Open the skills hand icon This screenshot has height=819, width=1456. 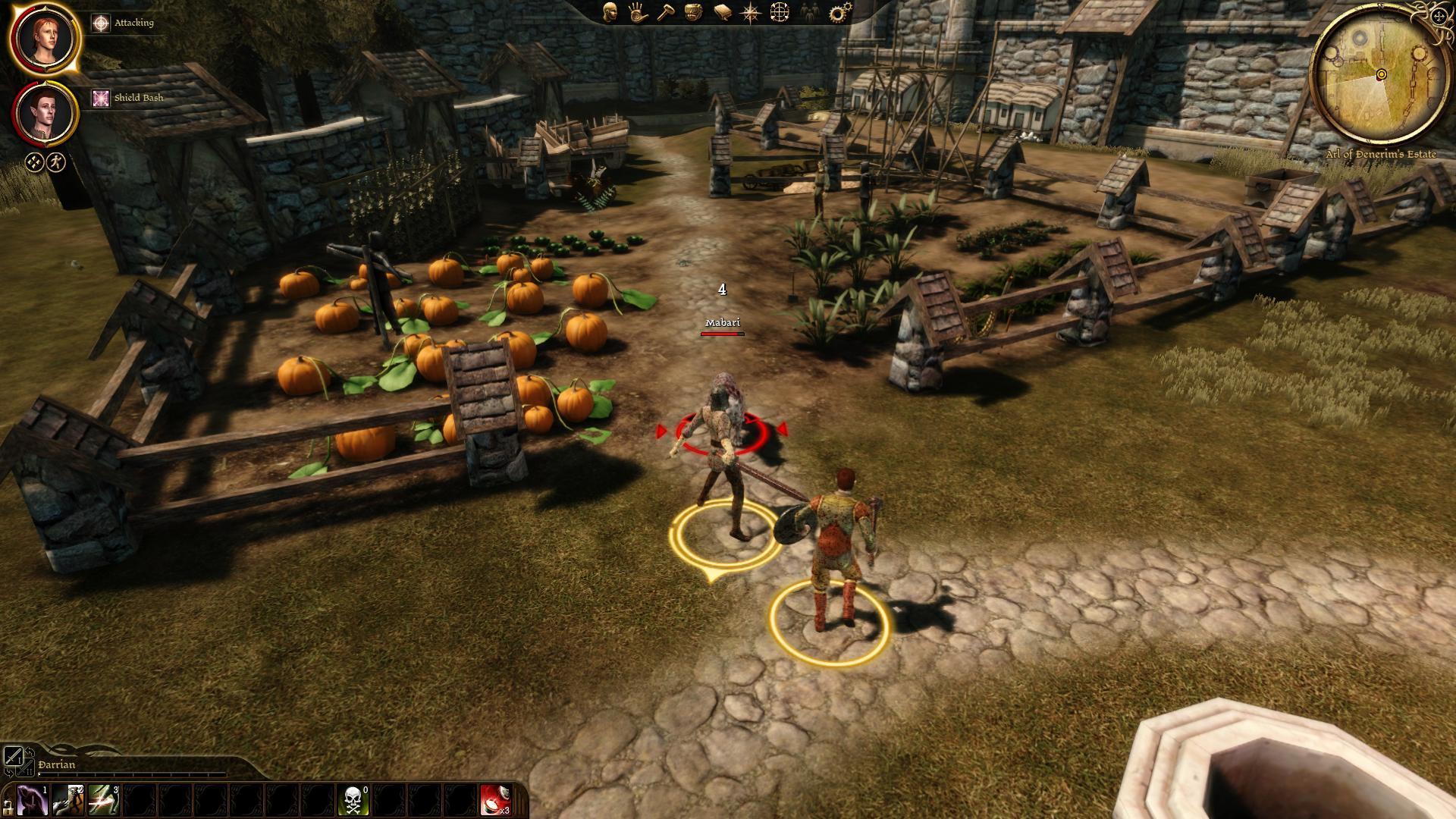[x=638, y=12]
